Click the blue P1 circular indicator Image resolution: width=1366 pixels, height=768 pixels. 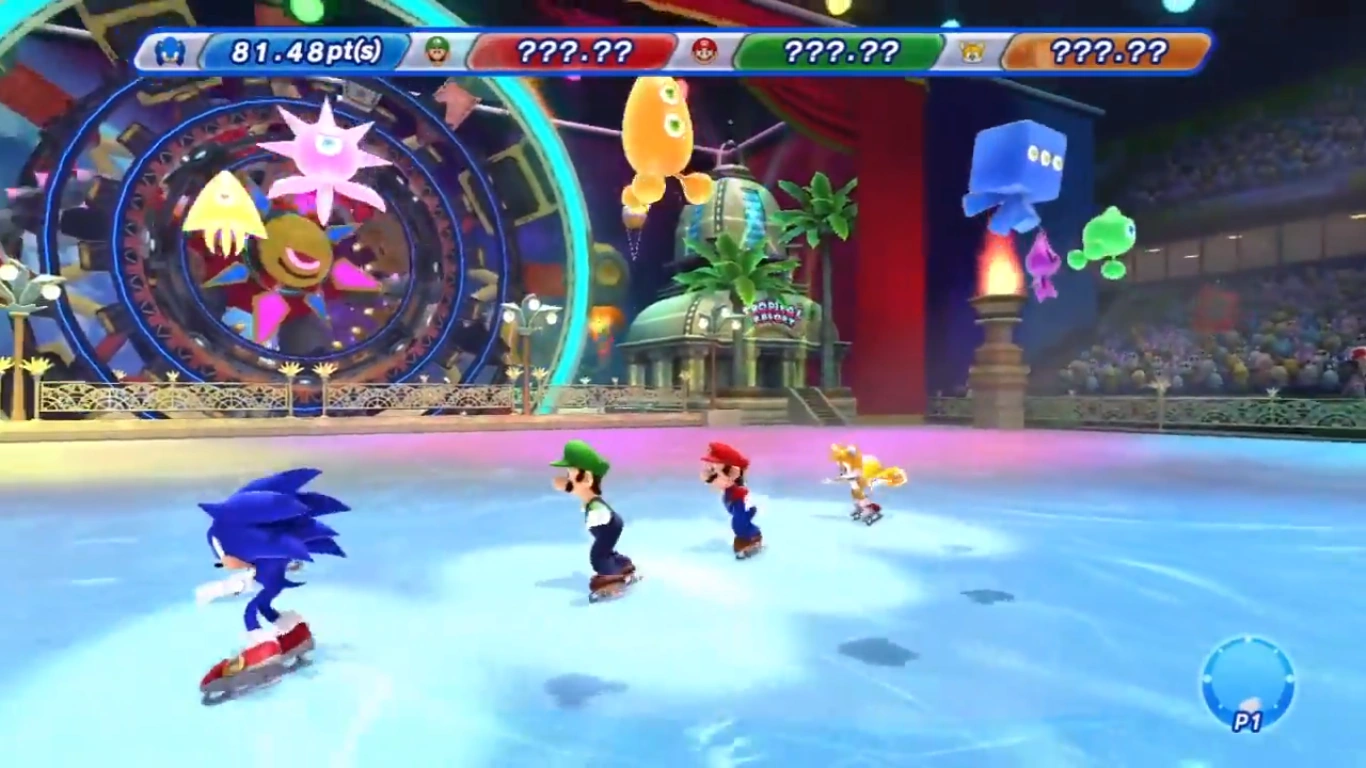1247,682
